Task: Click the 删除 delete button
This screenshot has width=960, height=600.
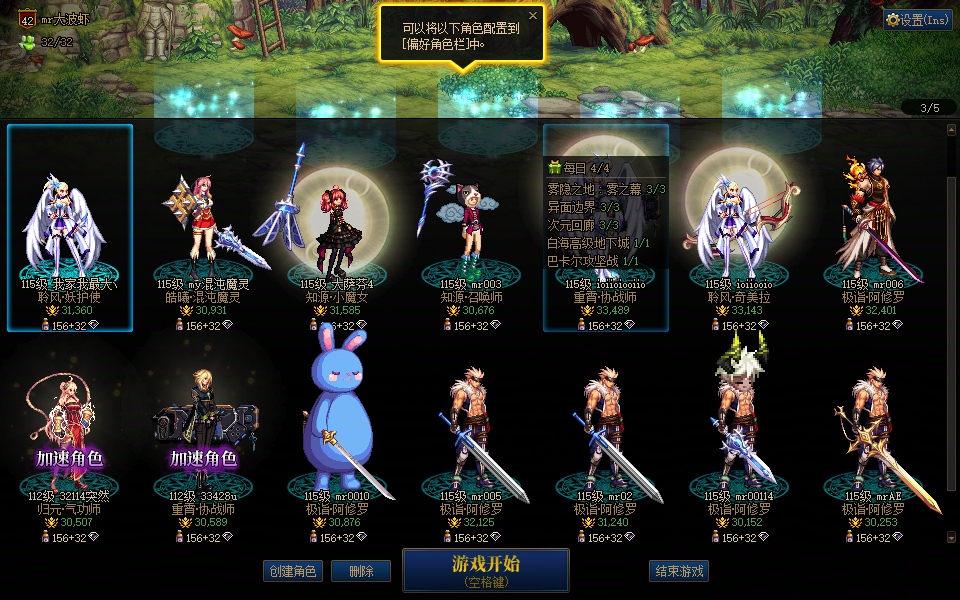Action: [x=361, y=571]
